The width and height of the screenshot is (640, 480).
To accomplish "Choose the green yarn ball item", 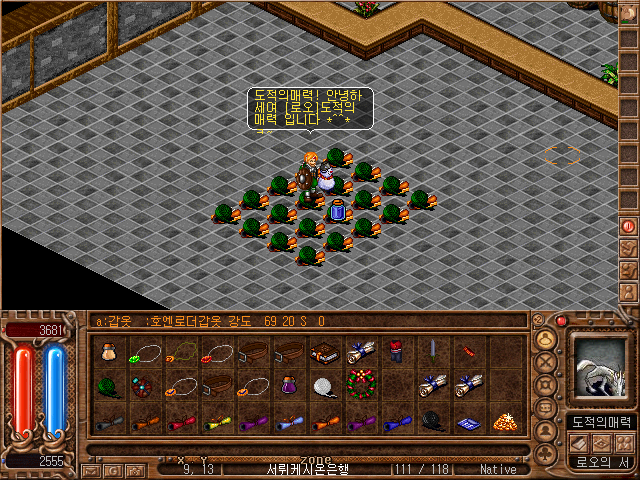I will pyautogui.click(x=108, y=385).
